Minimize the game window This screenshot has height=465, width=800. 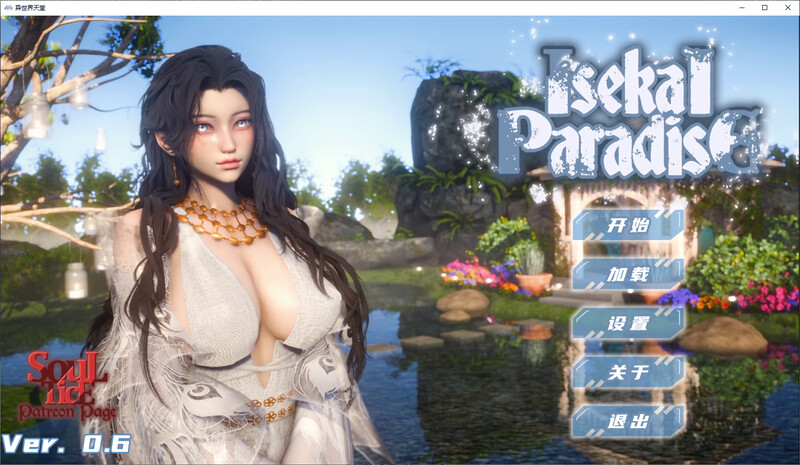coord(740,7)
